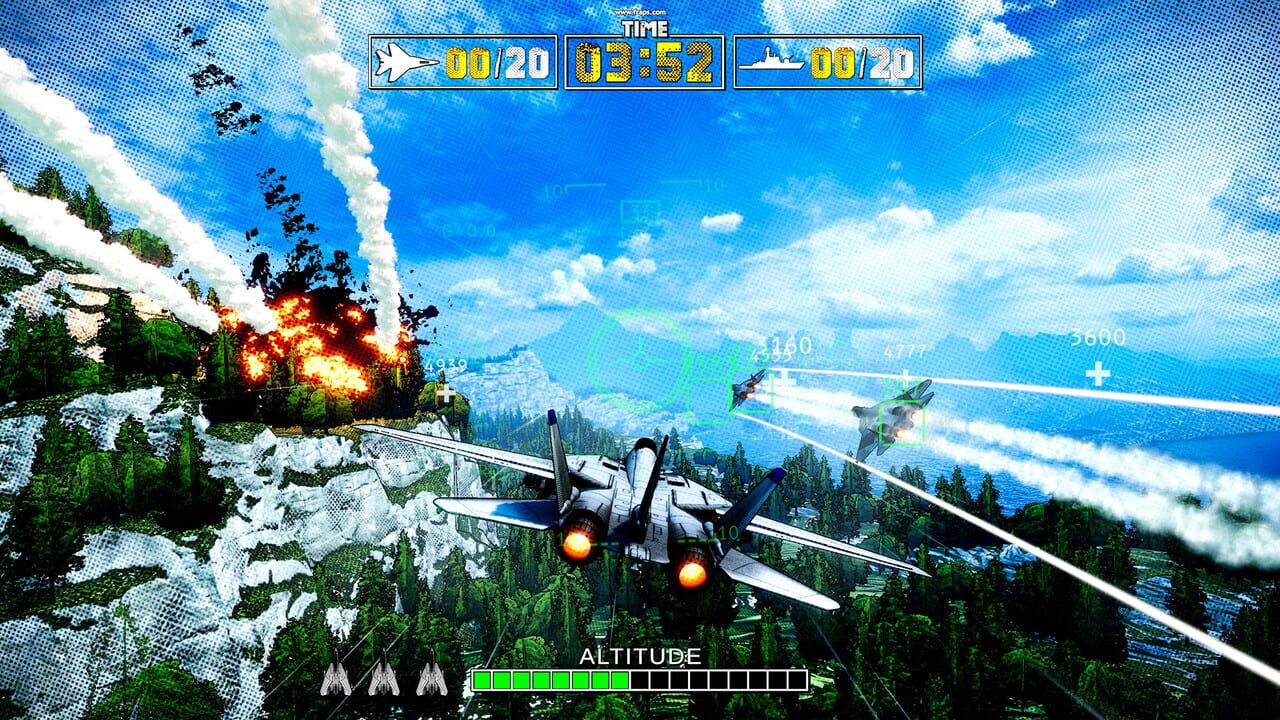Select the ALTITUDE label text

(x=638, y=655)
